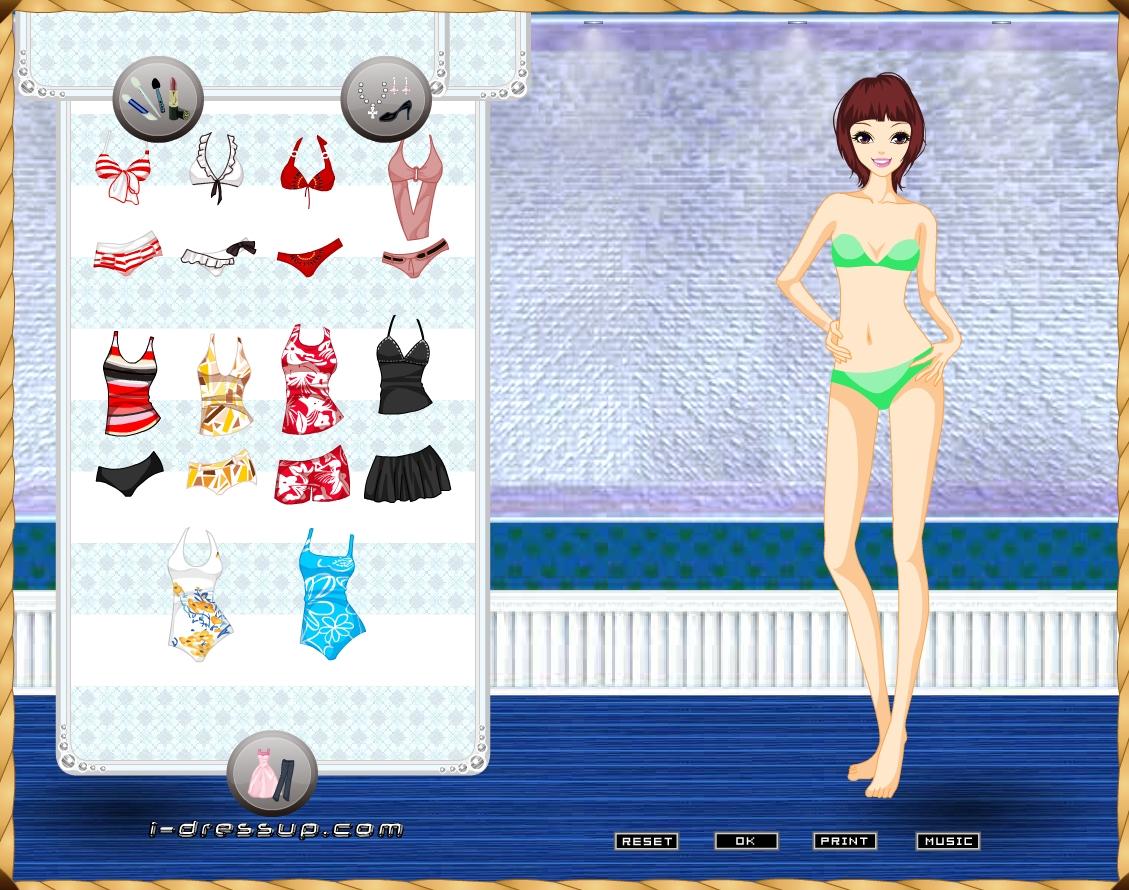The image size is (1129, 890).
Task: Switch to jewelry and shoes tab
Action: point(386,98)
